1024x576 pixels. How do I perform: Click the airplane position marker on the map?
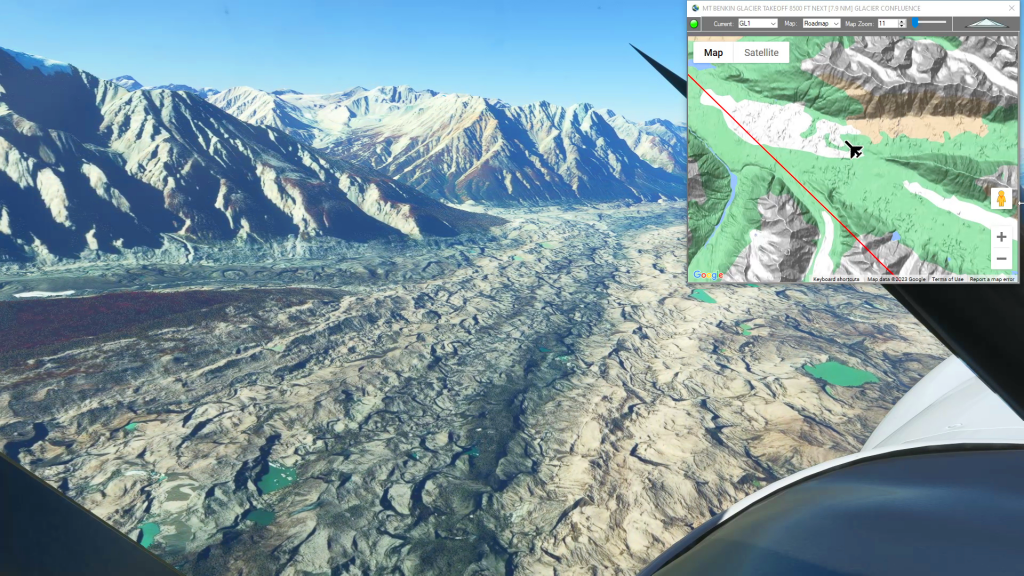853,150
